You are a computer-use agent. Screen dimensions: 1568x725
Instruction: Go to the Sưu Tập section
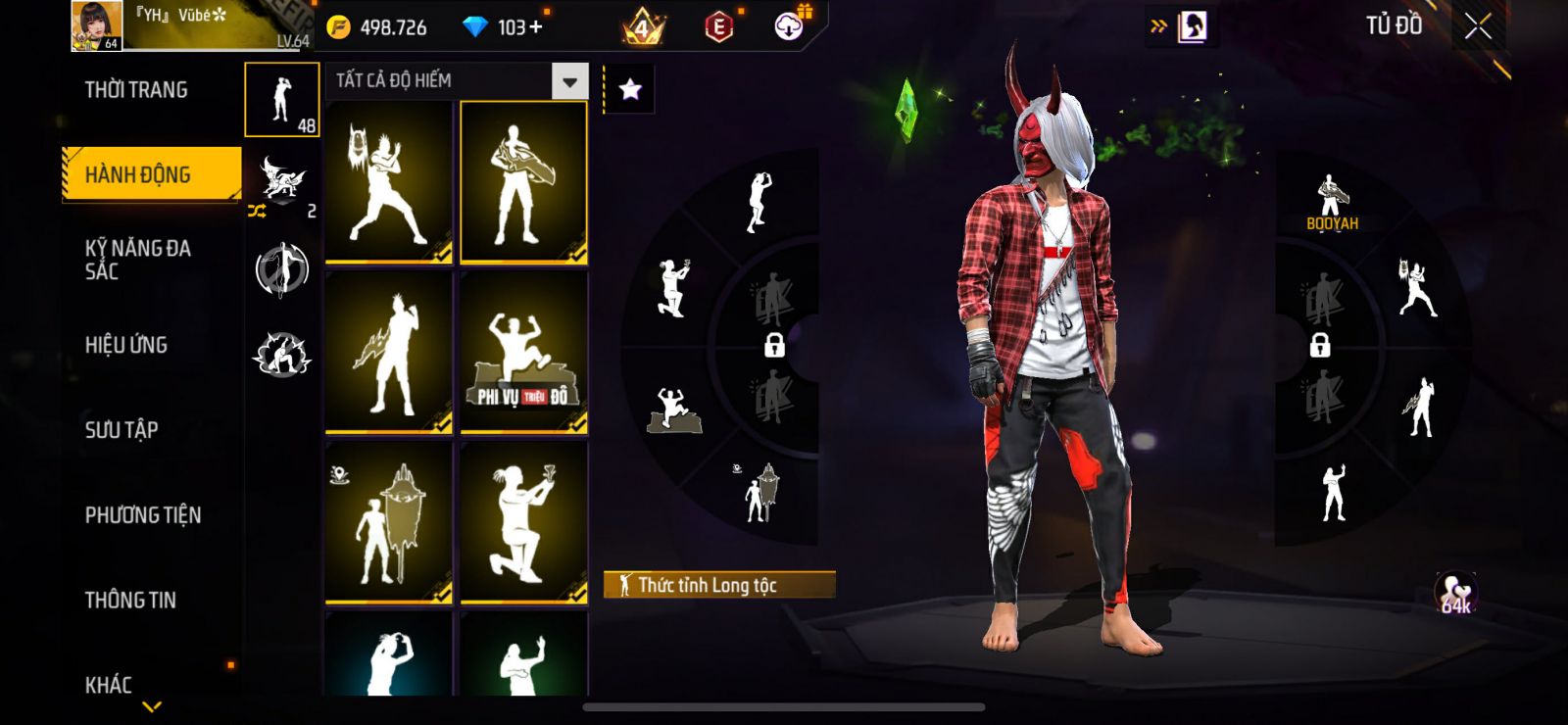(122, 429)
